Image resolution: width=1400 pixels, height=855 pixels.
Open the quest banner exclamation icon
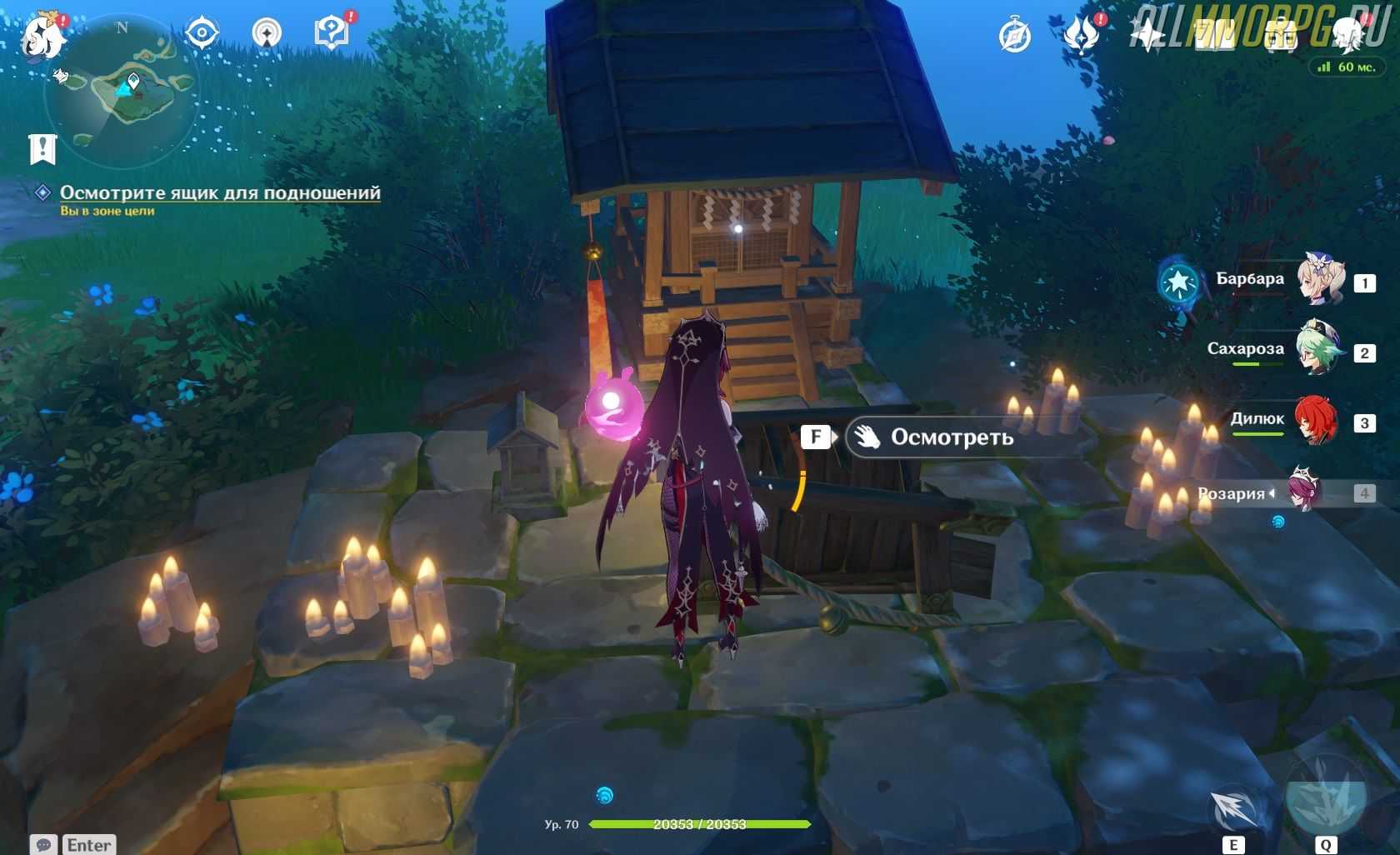[42, 149]
